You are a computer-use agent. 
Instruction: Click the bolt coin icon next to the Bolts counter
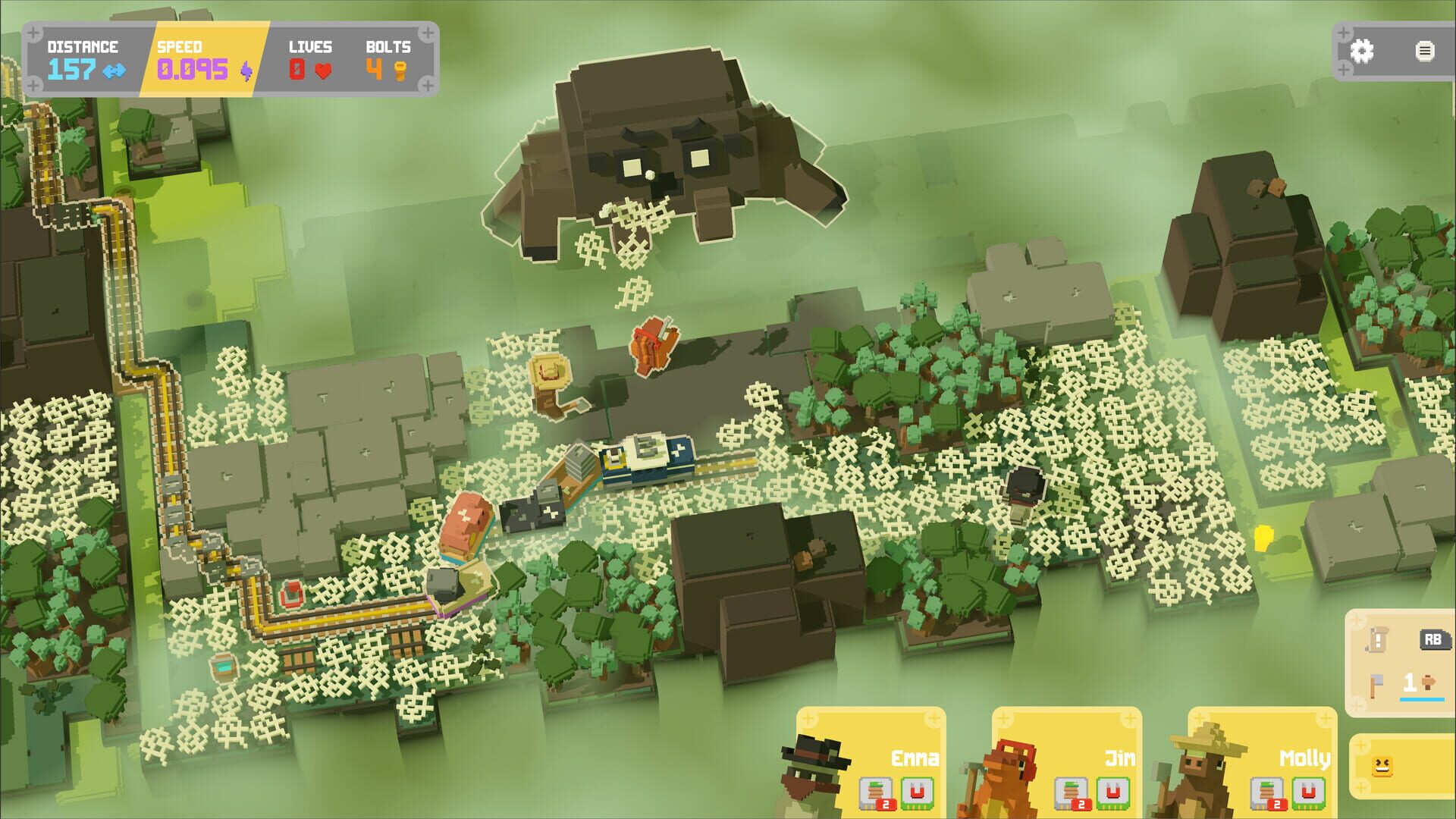click(400, 71)
